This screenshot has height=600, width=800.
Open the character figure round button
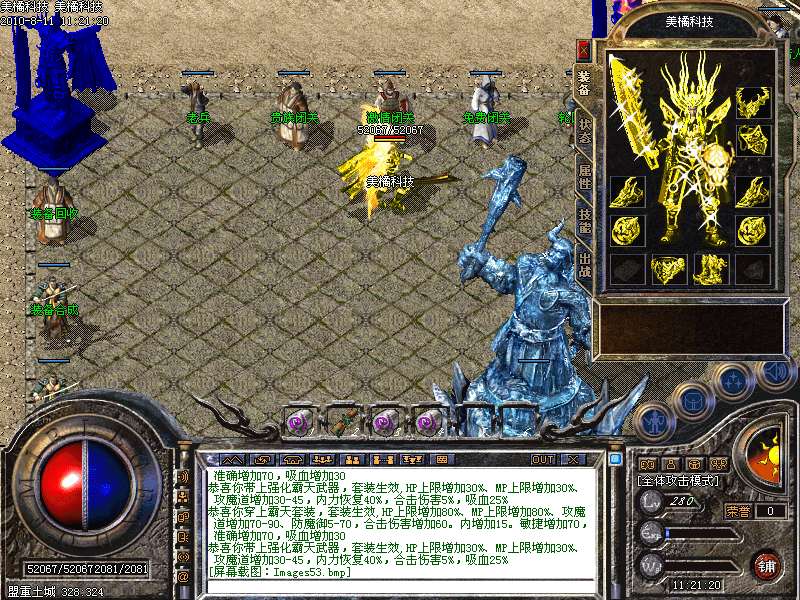pos(654,422)
